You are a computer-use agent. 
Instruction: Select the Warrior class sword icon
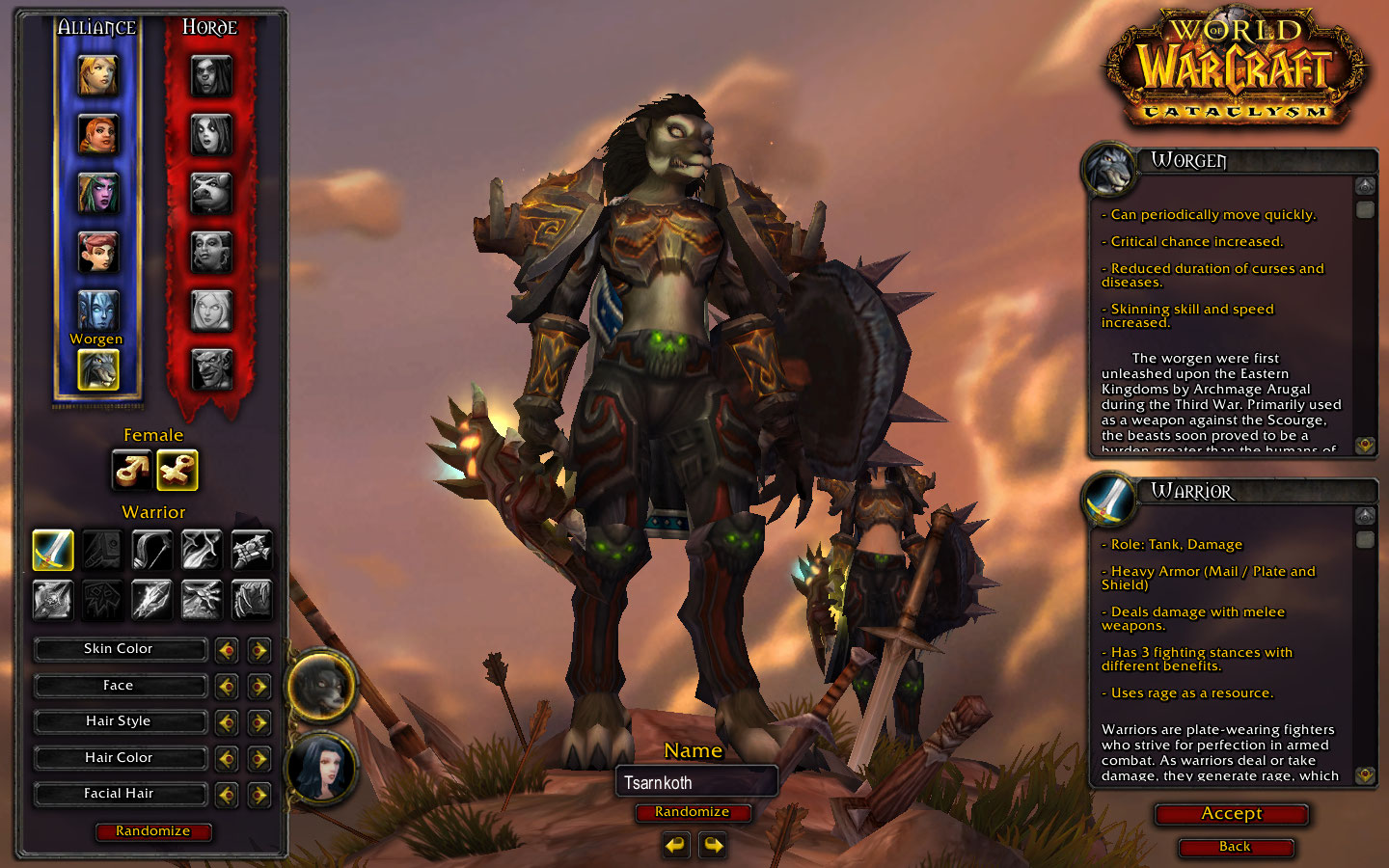(x=53, y=550)
